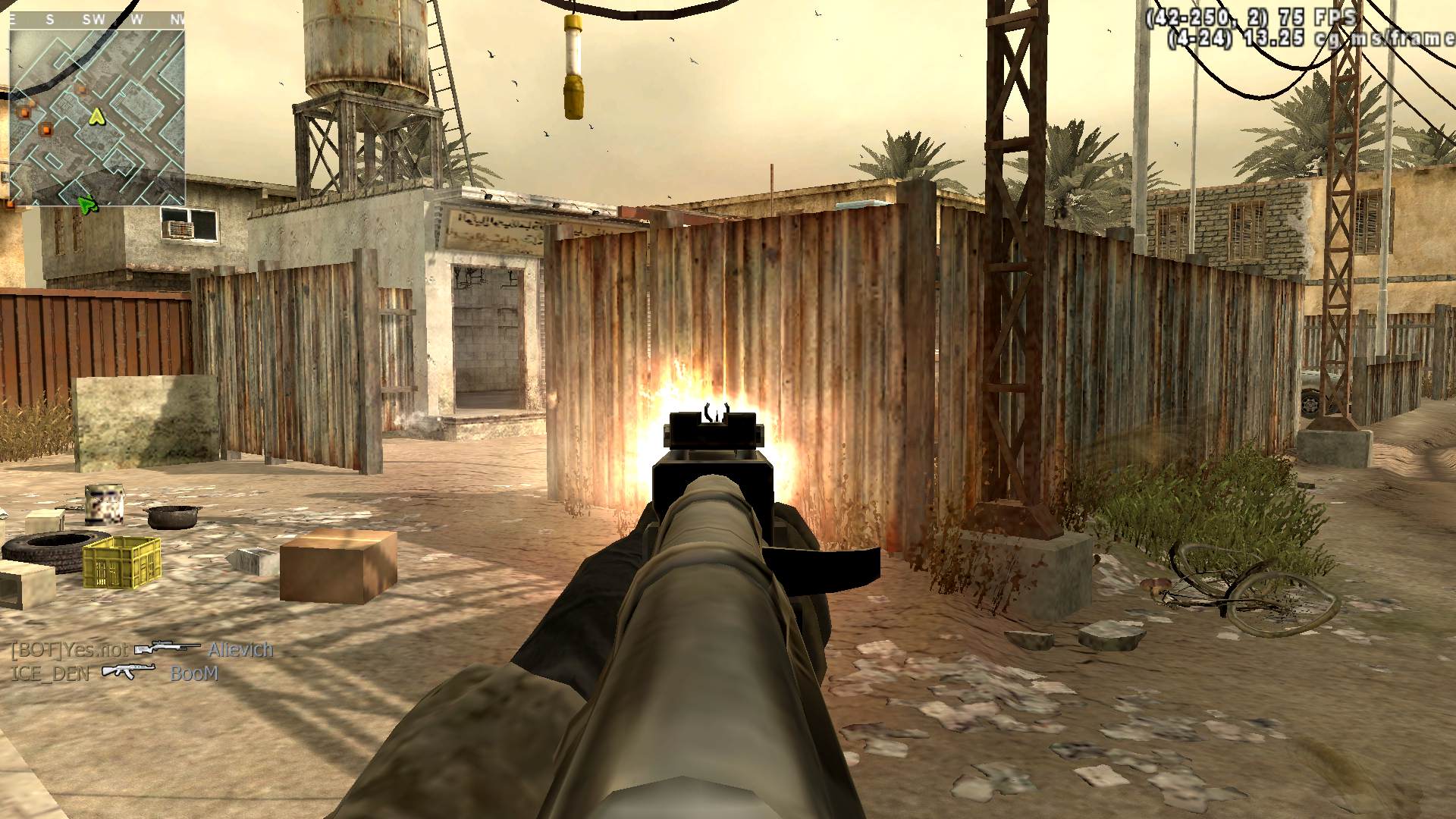Select victim name BooM in kill feed
The height and width of the screenshot is (819, 1456).
click(x=194, y=673)
